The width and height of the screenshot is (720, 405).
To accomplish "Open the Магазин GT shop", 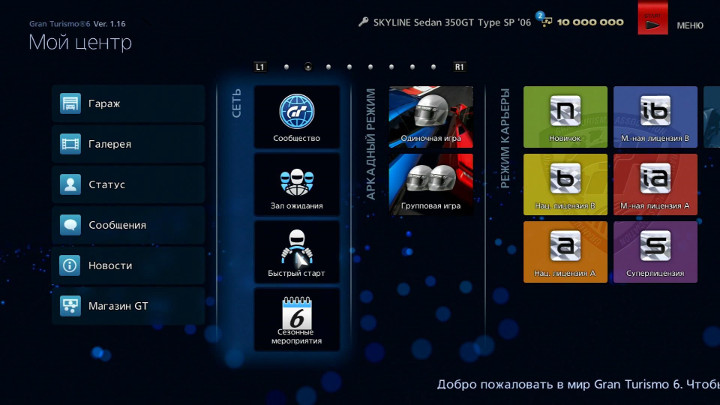I will (128, 306).
